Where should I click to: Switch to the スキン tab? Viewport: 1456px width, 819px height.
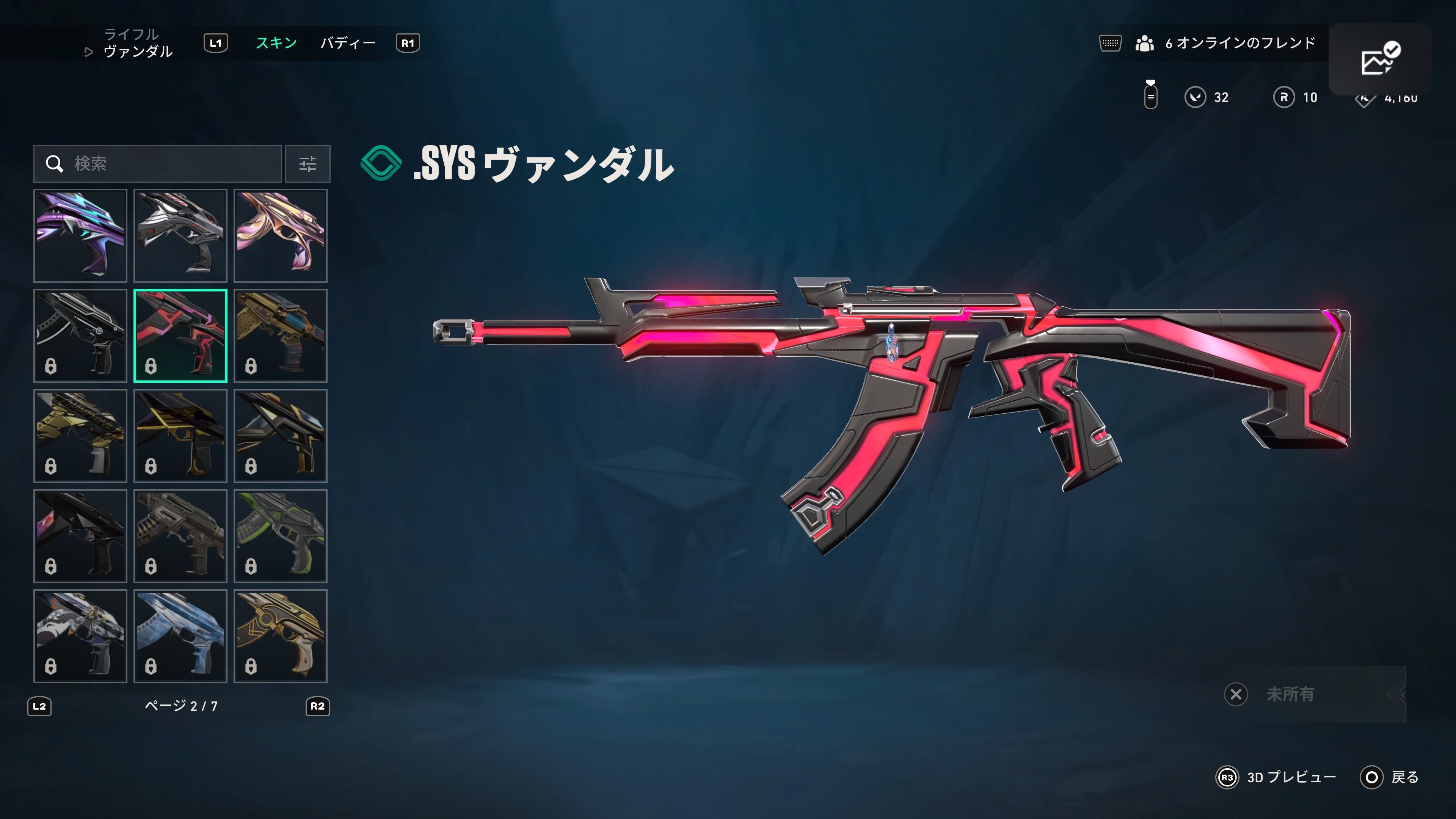pyautogui.click(x=276, y=43)
